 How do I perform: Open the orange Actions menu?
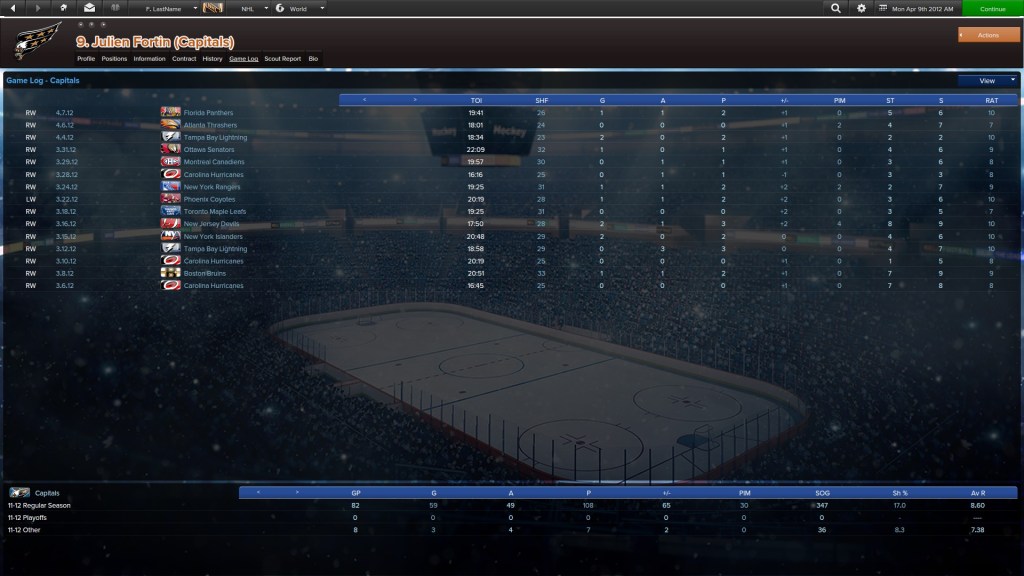point(988,35)
